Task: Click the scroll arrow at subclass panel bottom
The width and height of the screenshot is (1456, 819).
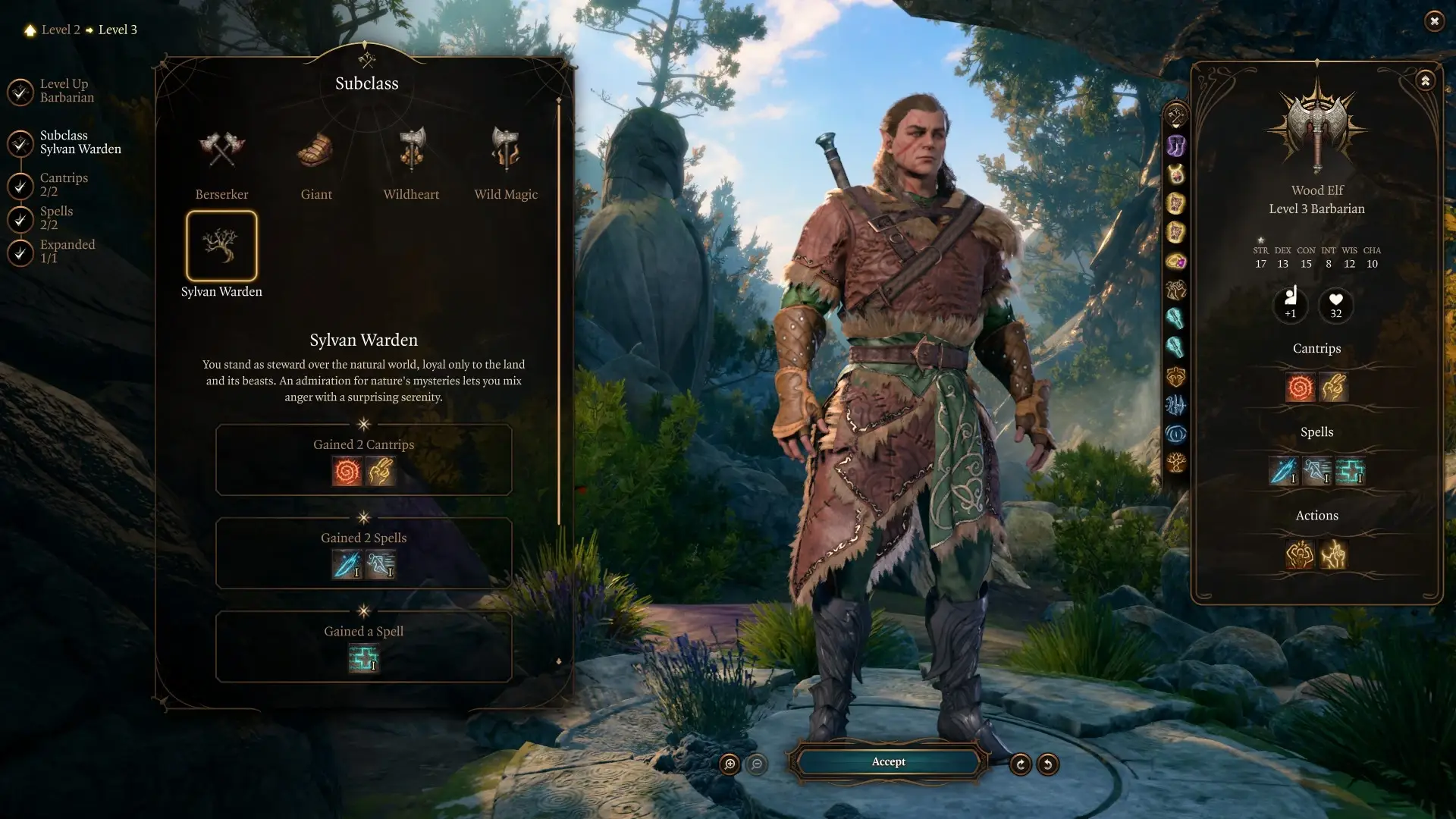Action: 559,661
